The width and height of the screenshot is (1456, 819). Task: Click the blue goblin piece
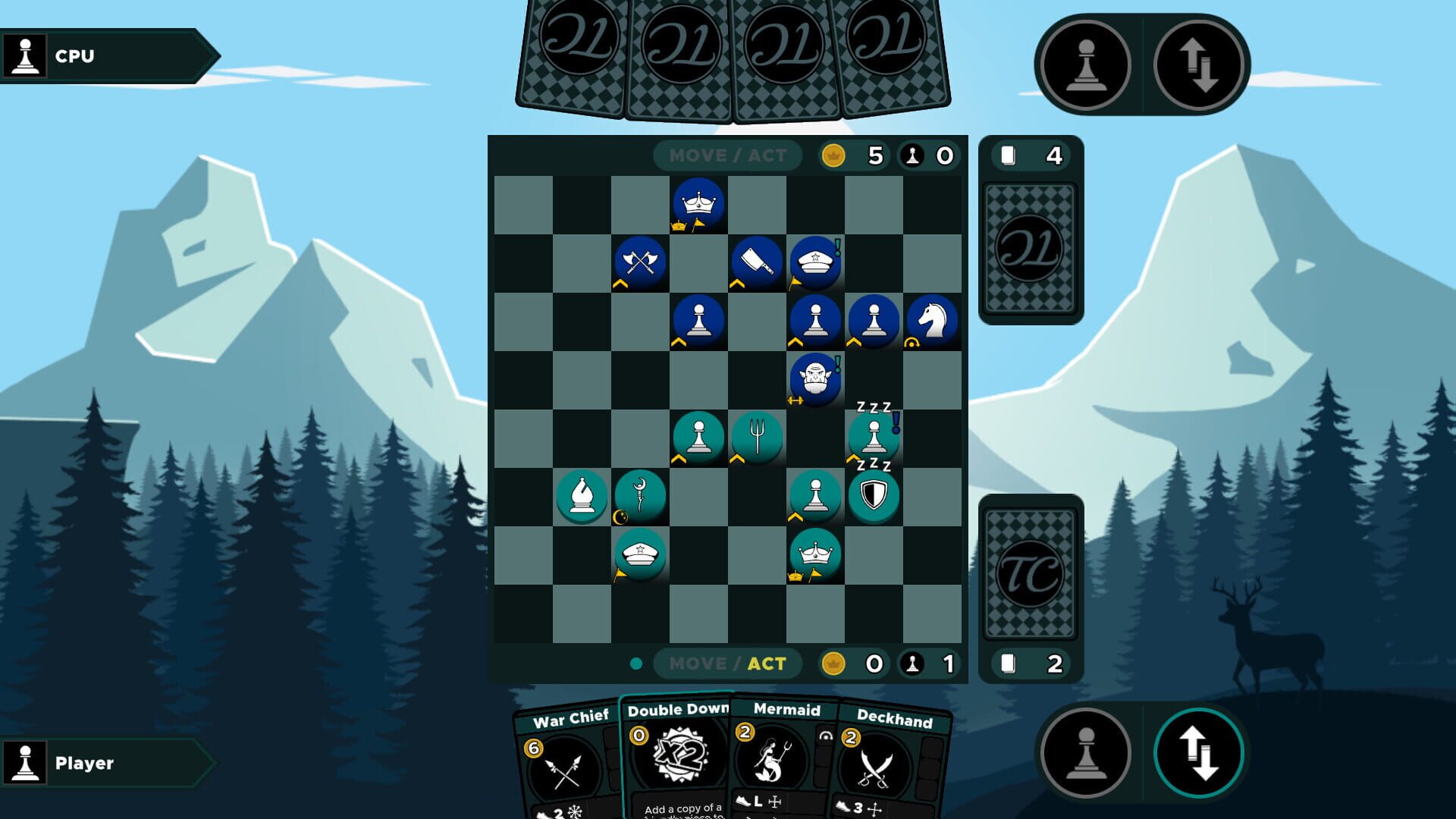(815, 378)
